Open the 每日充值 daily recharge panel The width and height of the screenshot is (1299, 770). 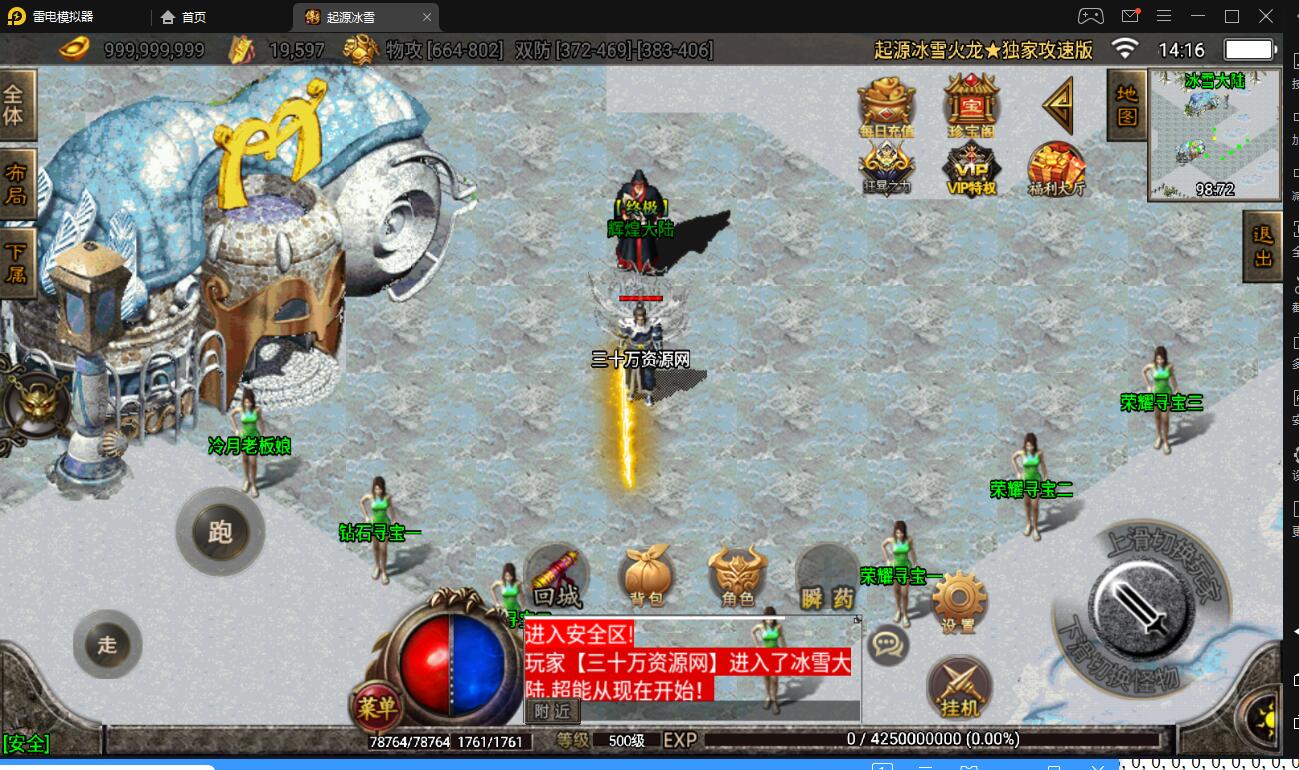click(x=886, y=103)
